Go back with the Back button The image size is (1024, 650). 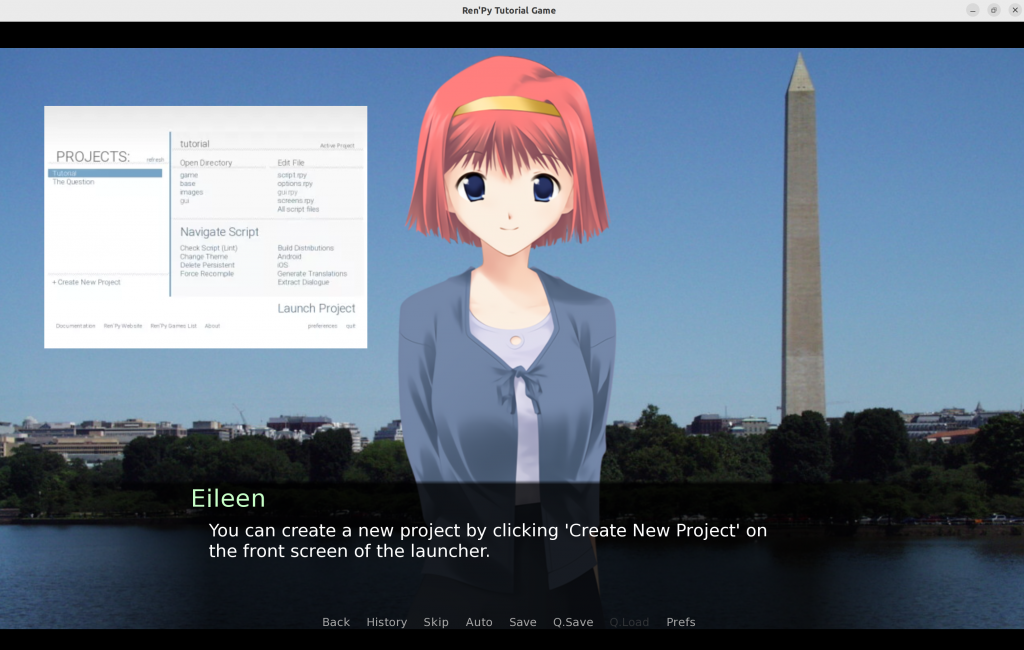(x=336, y=622)
